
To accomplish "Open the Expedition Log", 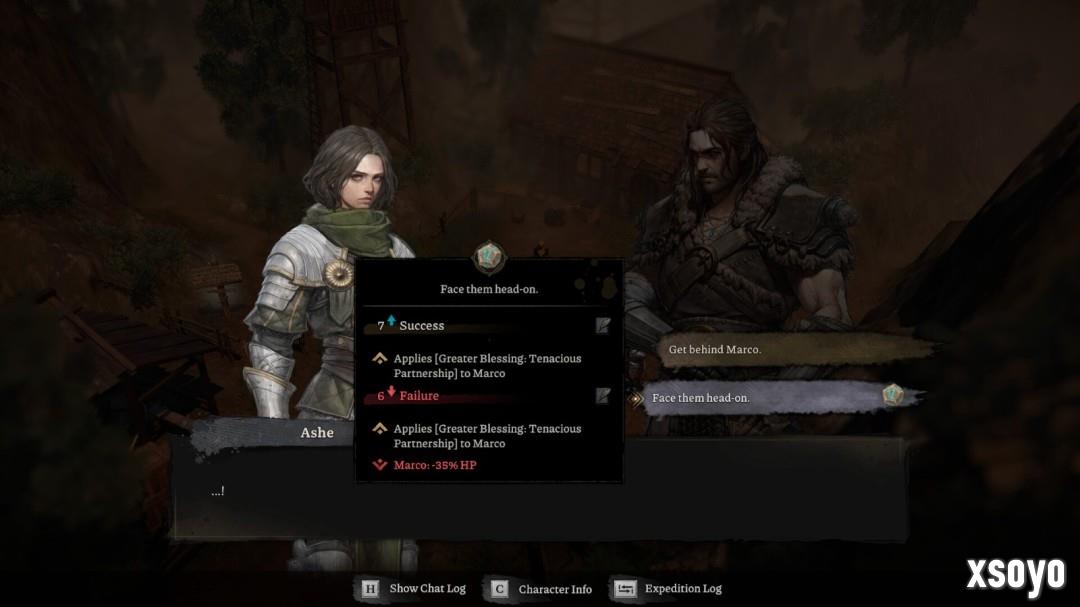I will pyautogui.click(x=668, y=589).
